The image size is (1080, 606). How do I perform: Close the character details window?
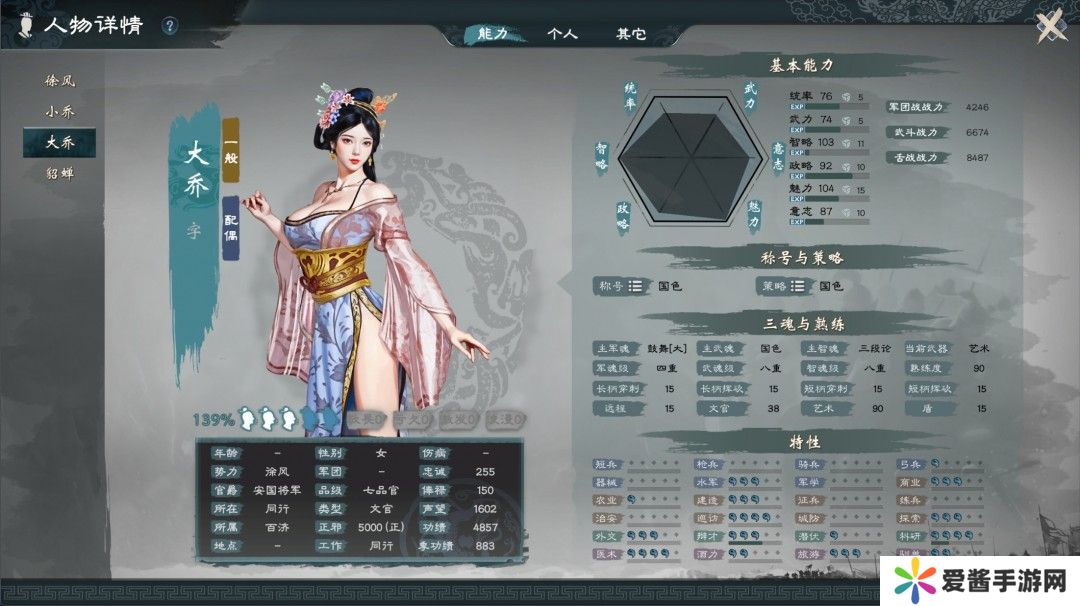[x=1050, y=26]
